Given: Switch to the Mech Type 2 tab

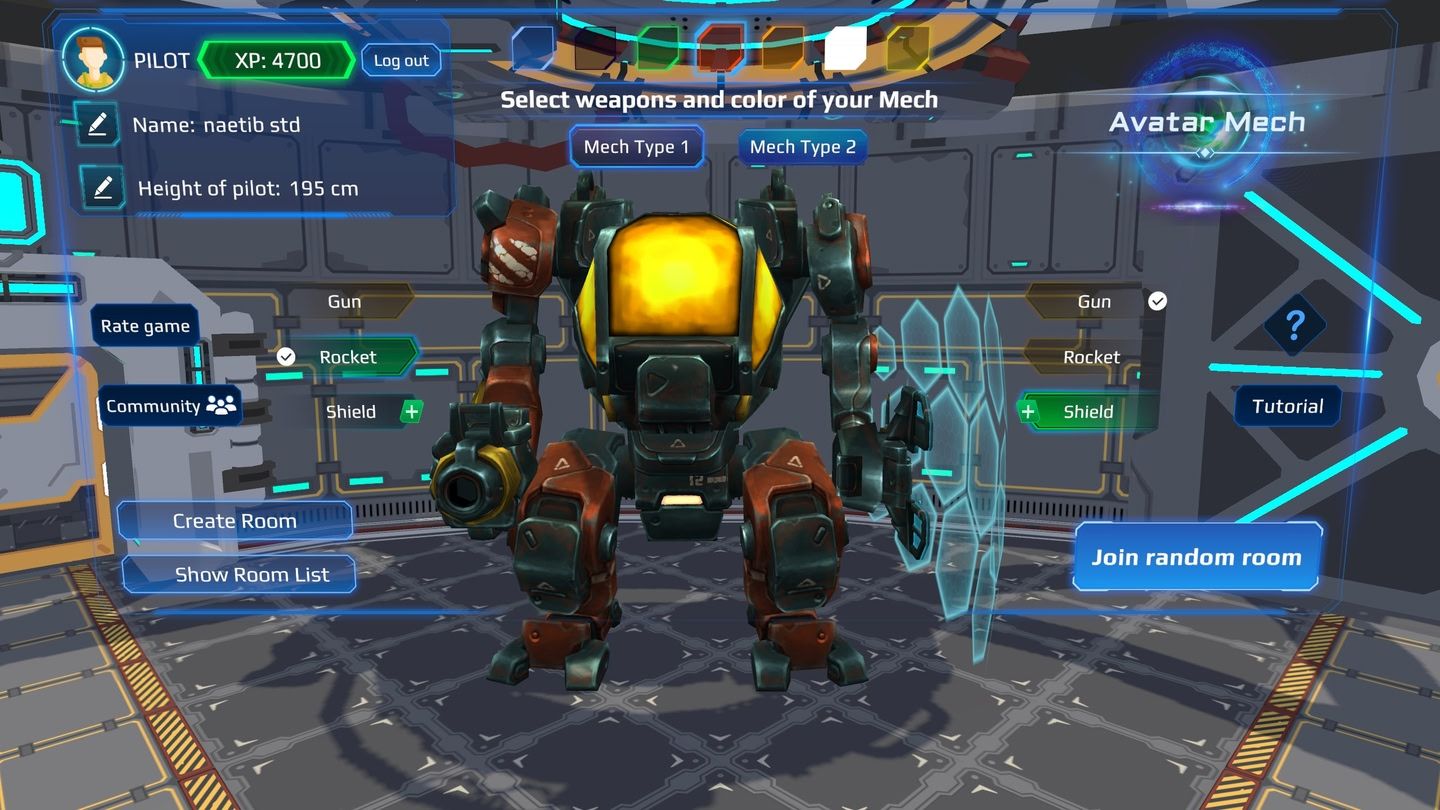Looking at the screenshot, I should pos(801,146).
